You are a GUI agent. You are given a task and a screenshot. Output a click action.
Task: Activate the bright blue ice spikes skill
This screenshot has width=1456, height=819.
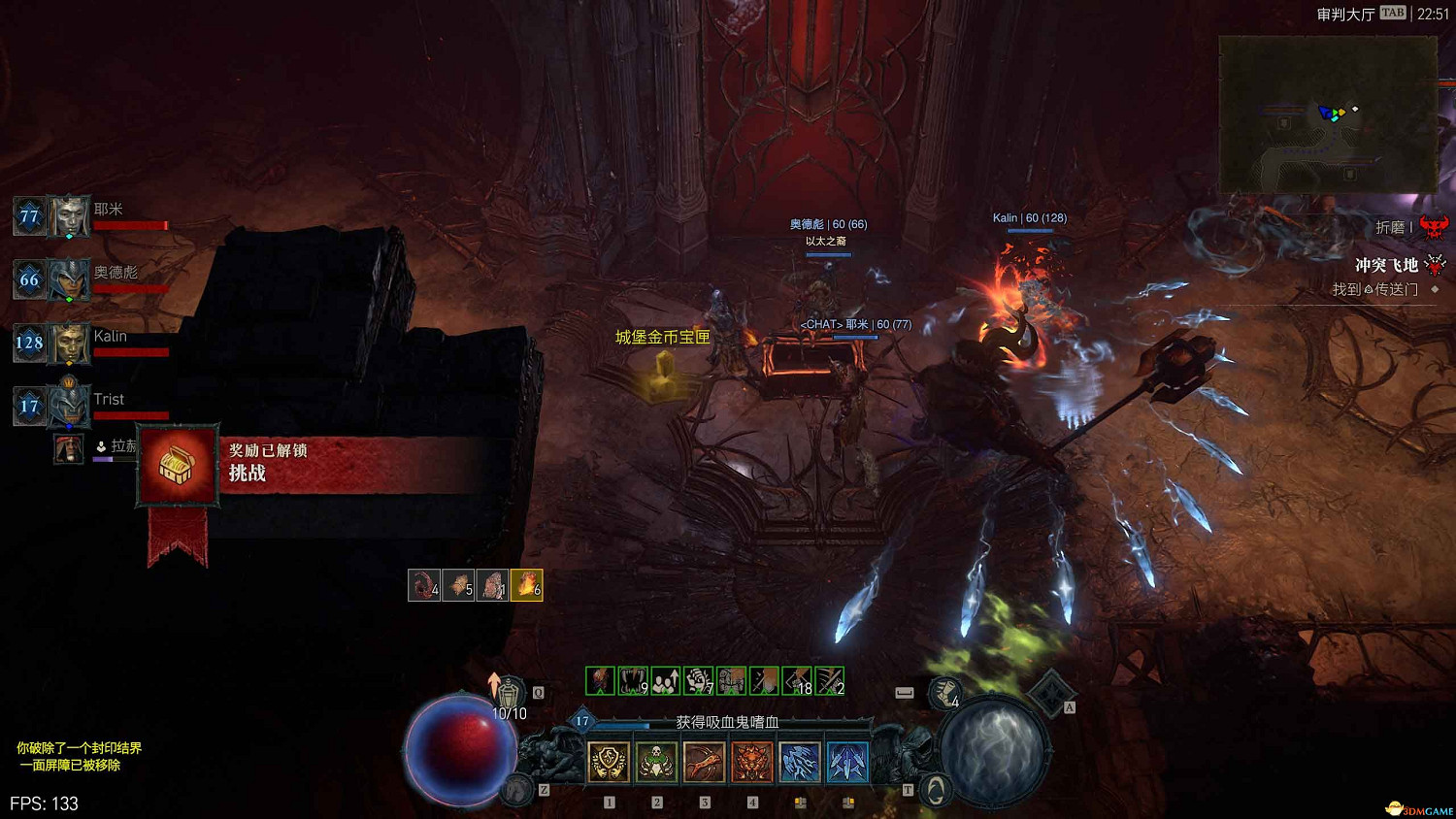(846, 763)
